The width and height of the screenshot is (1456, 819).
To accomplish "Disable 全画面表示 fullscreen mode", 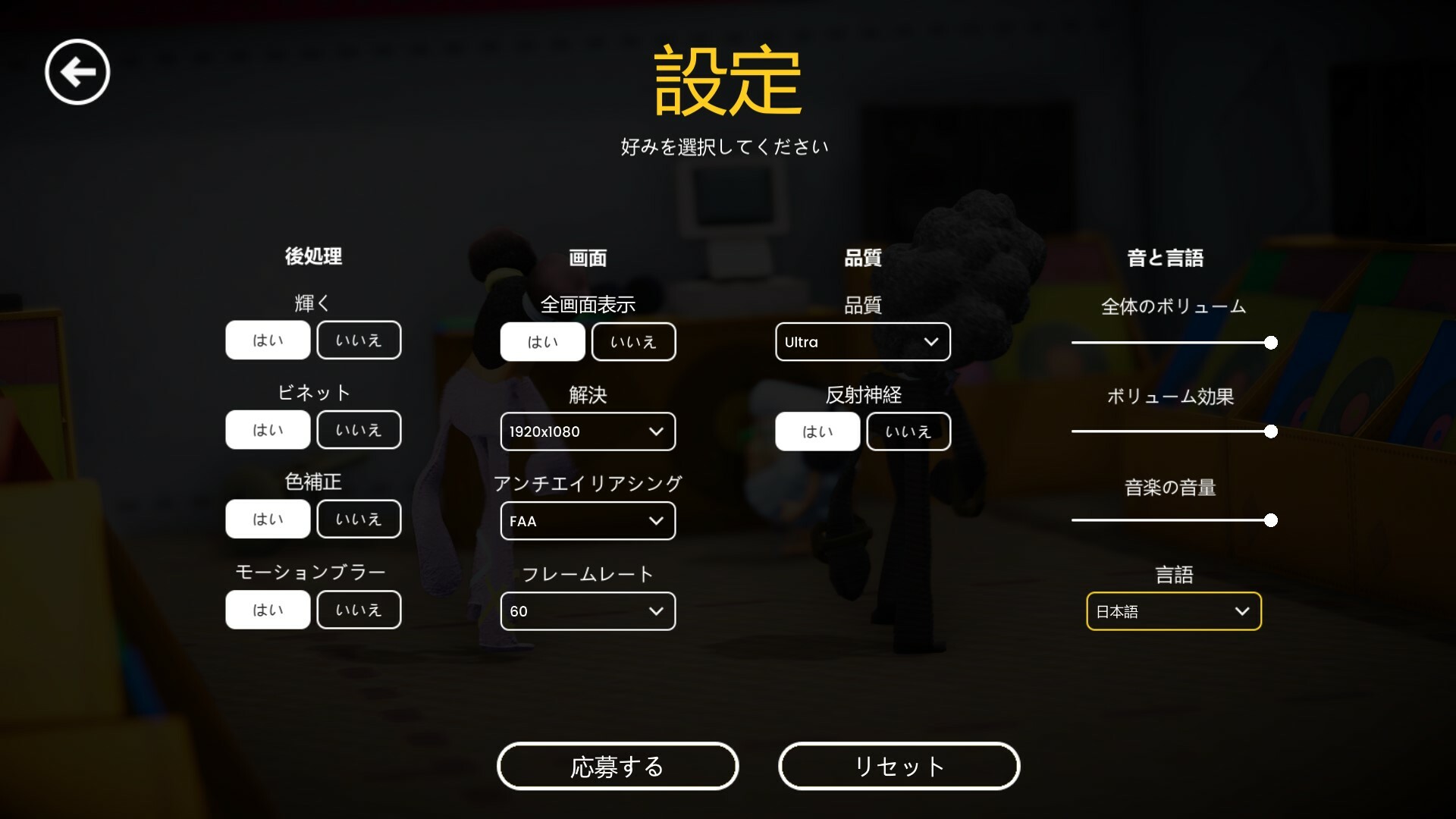I will (x=634, y=341).
